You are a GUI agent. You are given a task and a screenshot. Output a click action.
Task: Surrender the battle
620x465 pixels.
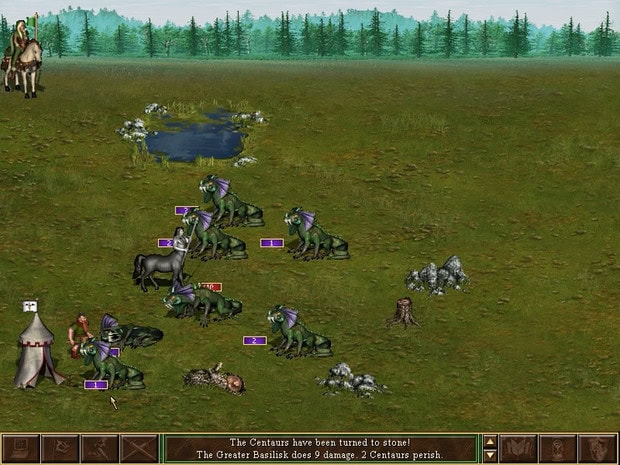(60, 448)
